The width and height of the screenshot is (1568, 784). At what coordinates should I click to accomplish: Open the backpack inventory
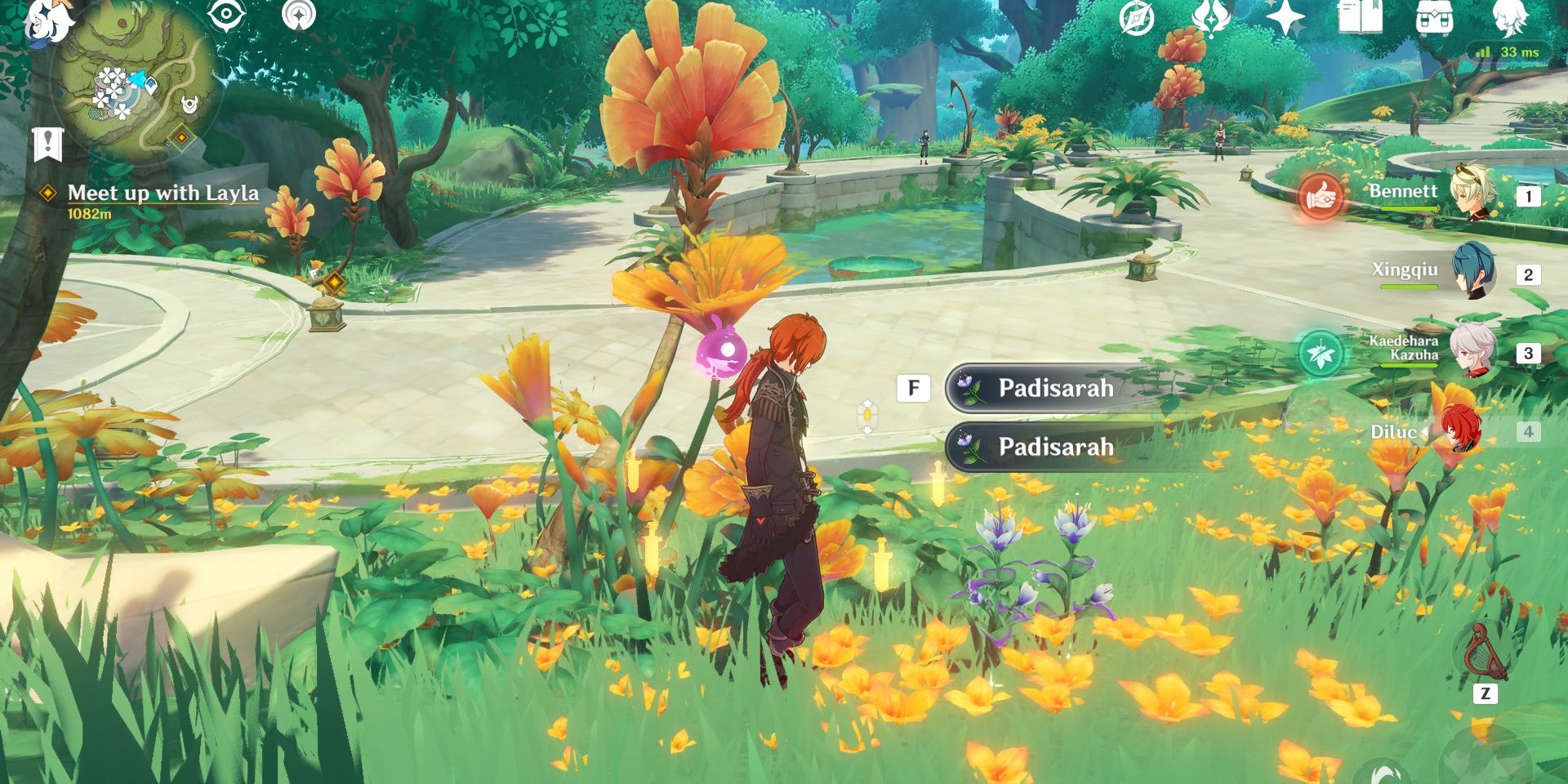[1433, 16]
